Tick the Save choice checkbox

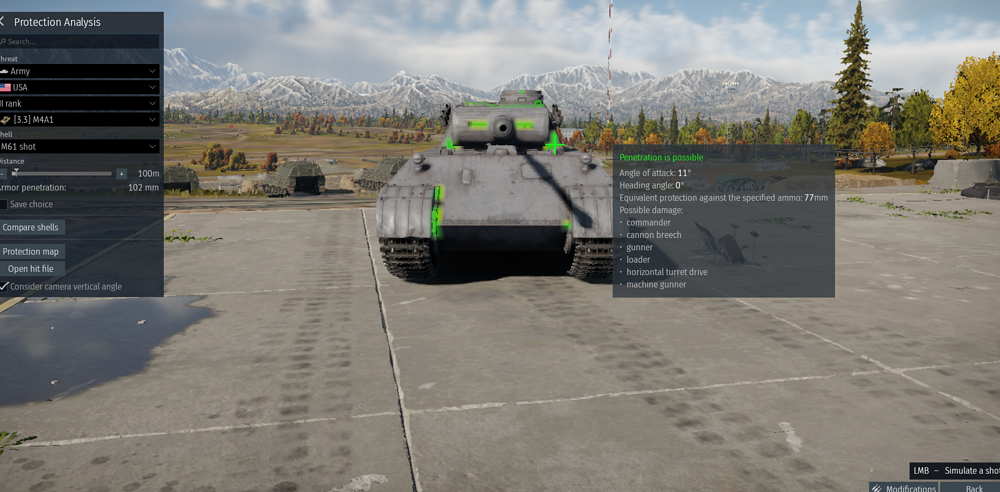4,204
